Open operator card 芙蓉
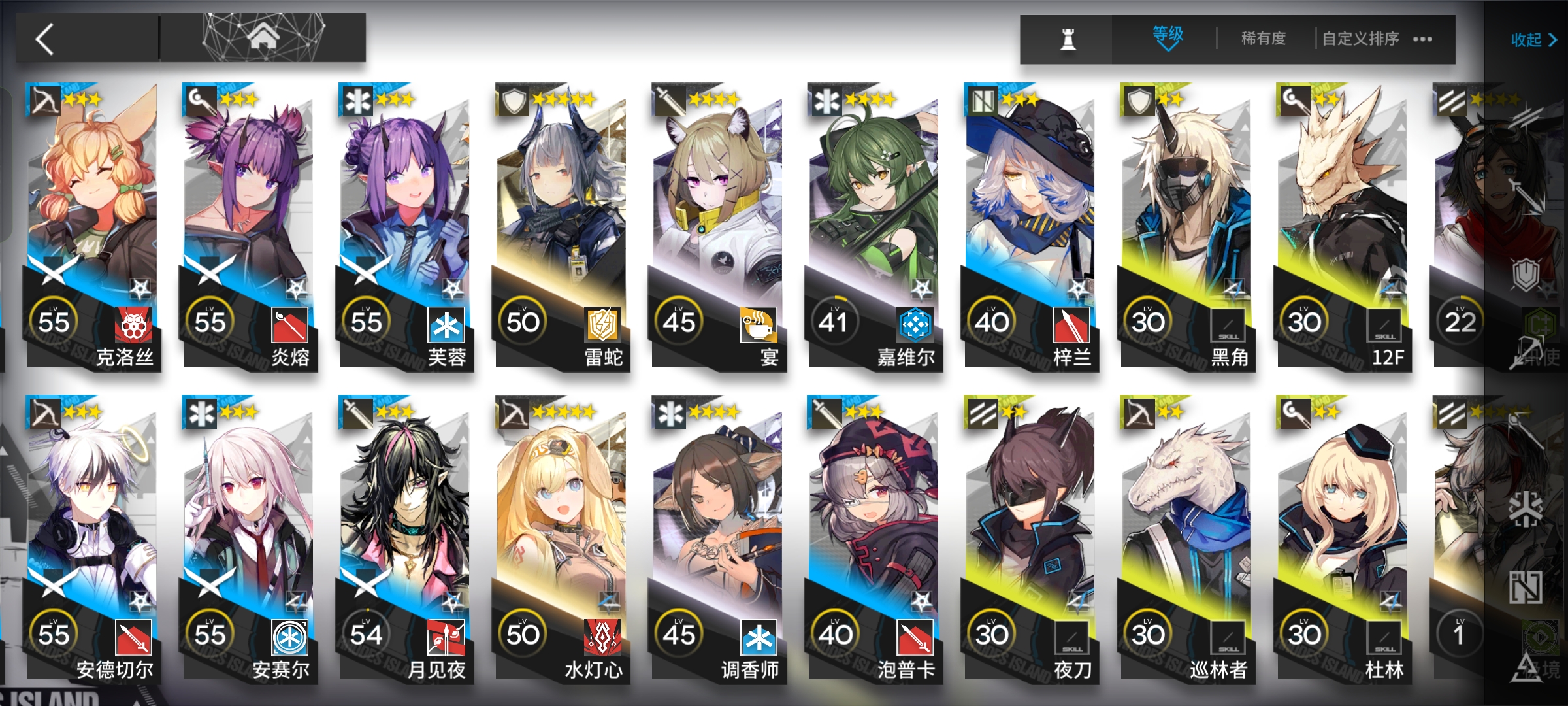The height and width of the screenshot is (706, 1568). point(405,226)
